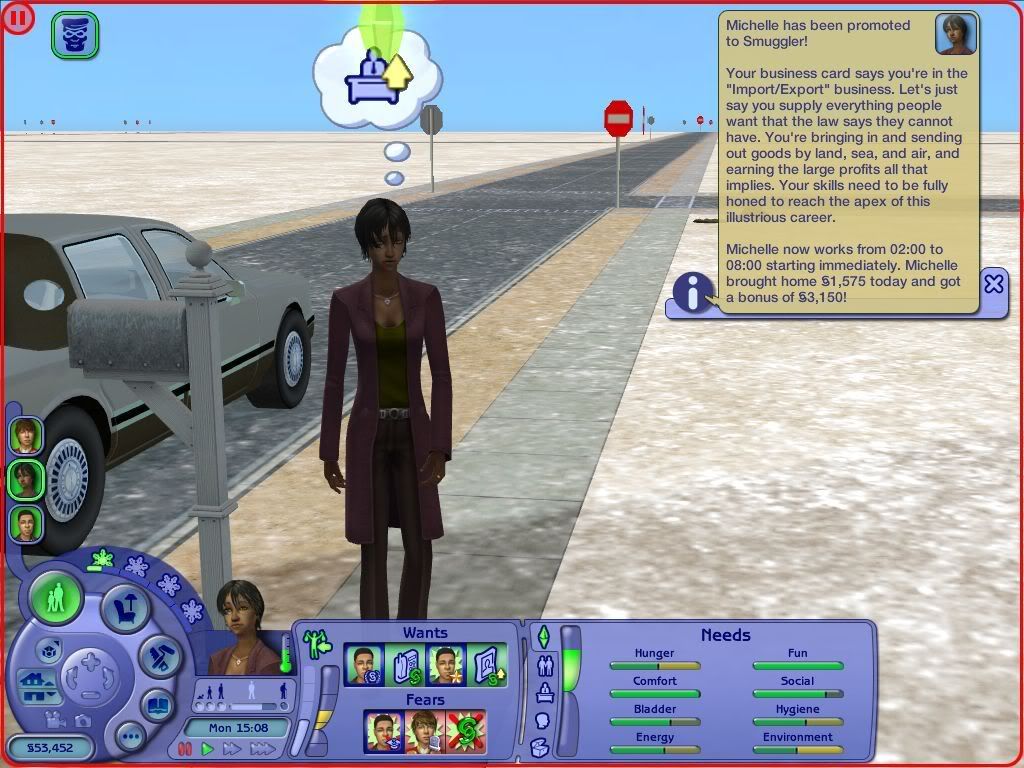Set game to double fast-forward speed

tap(233, 749)
